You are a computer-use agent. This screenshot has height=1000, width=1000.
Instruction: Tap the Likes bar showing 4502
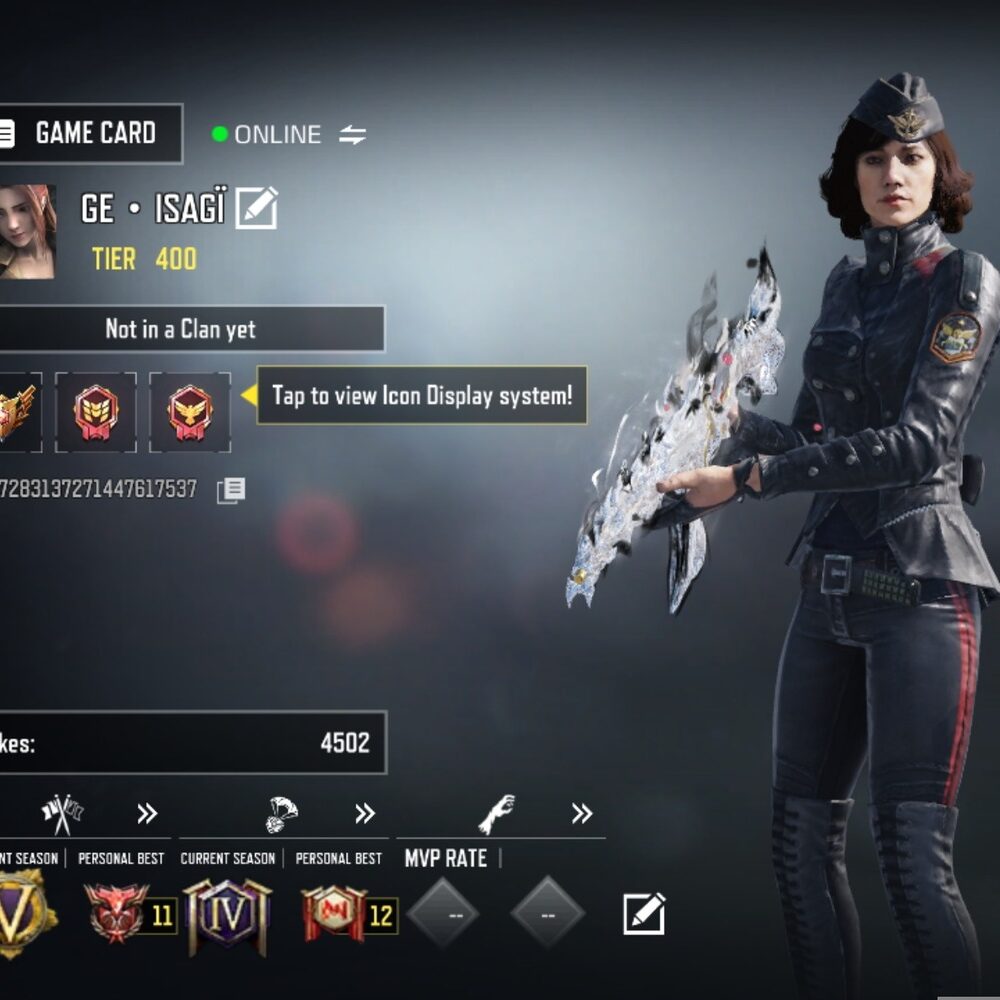[x=190, y=743]
